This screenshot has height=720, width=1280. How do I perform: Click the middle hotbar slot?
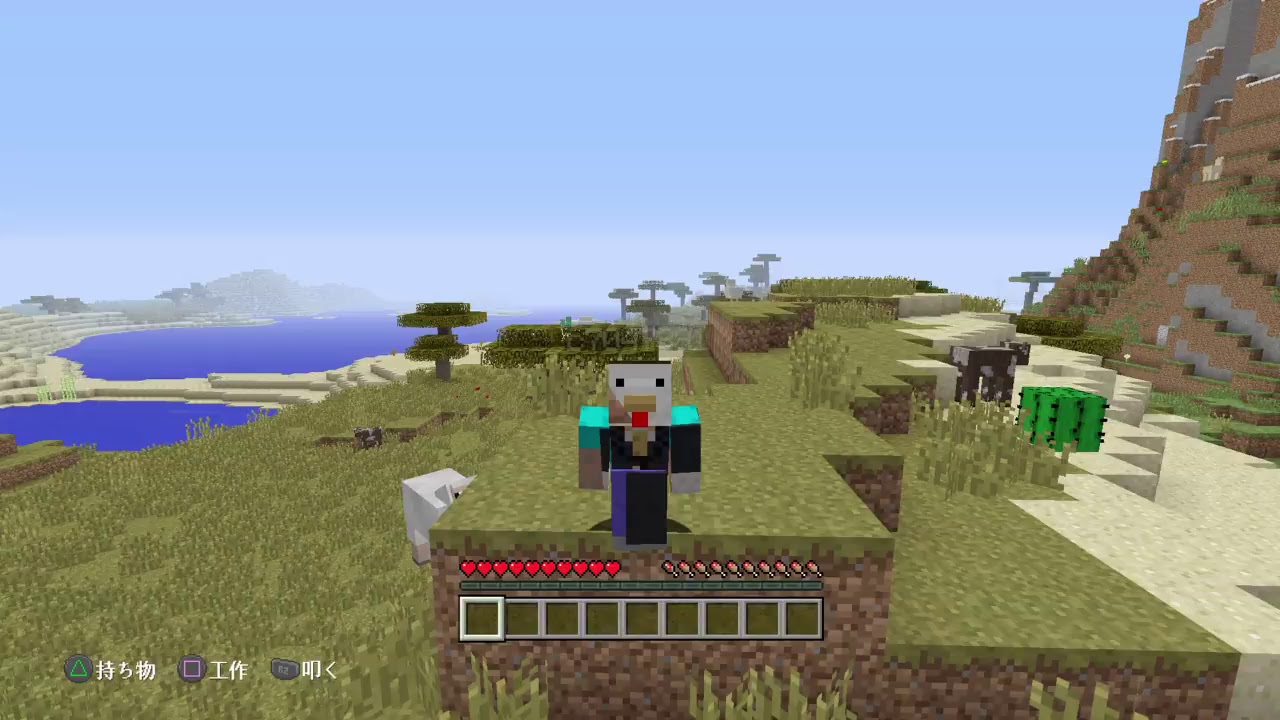pyautogui.click(x=642, y=619)
